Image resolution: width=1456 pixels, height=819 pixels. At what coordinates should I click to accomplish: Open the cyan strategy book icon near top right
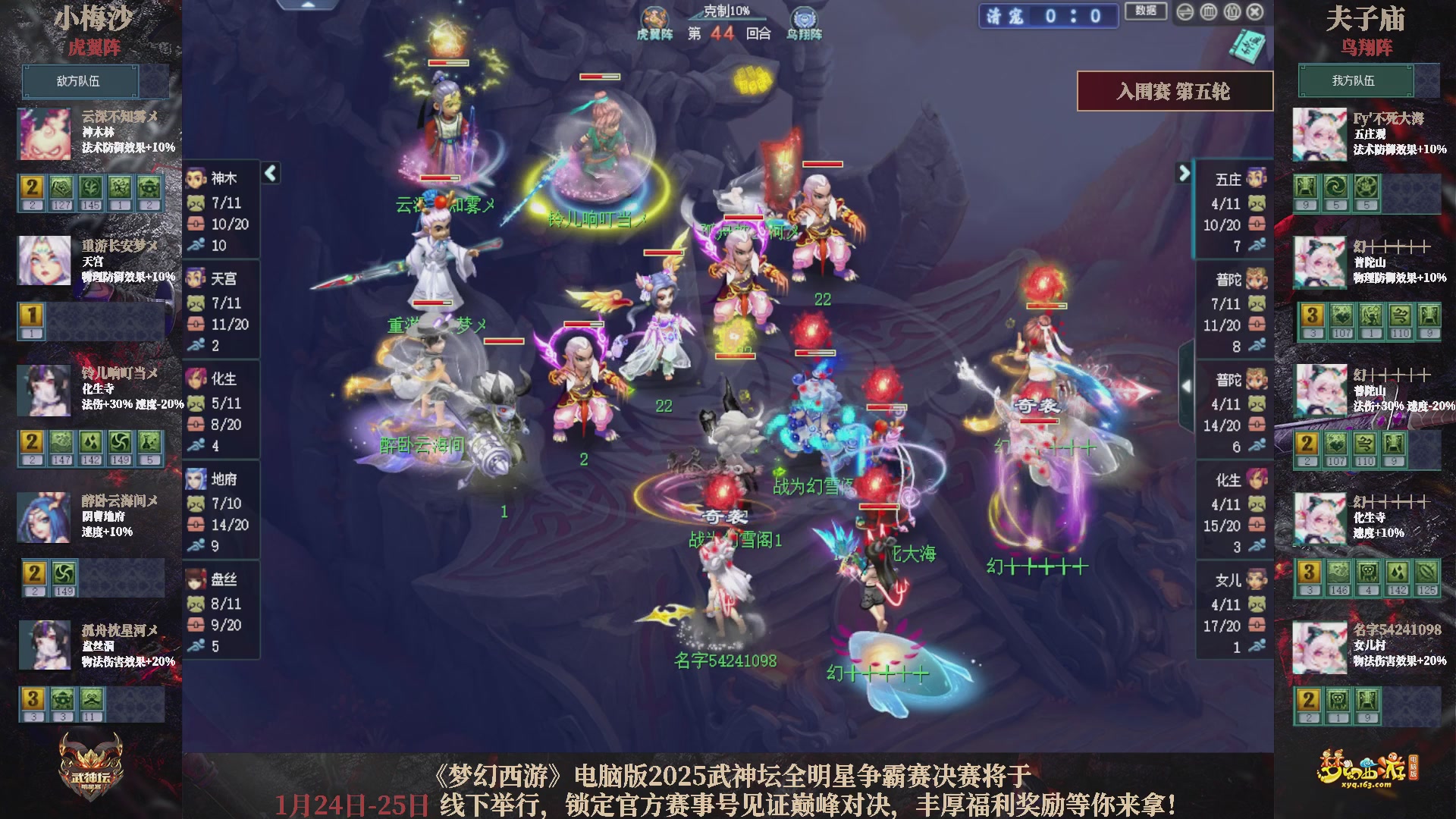pyautogui.click(x=1247, y=45)
